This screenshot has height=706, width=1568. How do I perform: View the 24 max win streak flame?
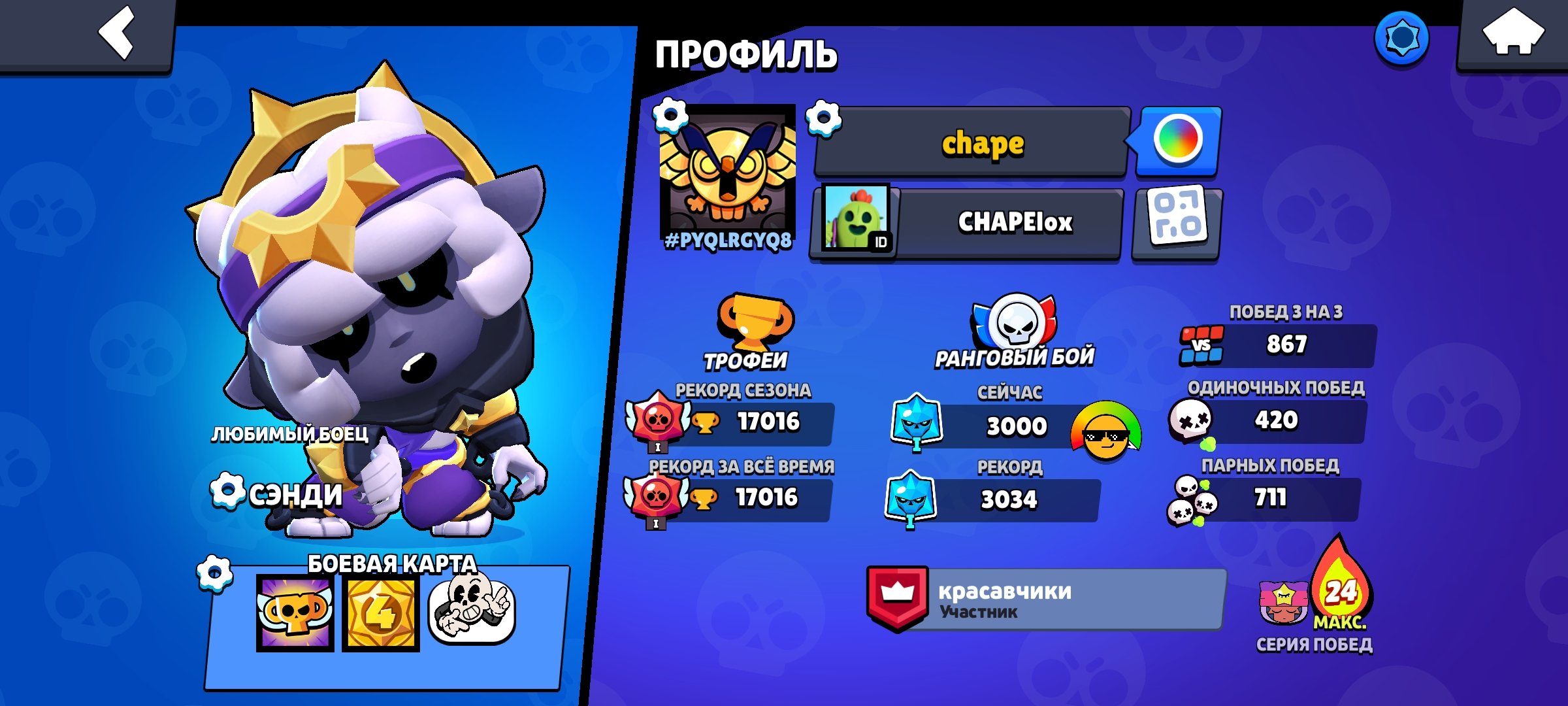click(x=1341, y=586)
